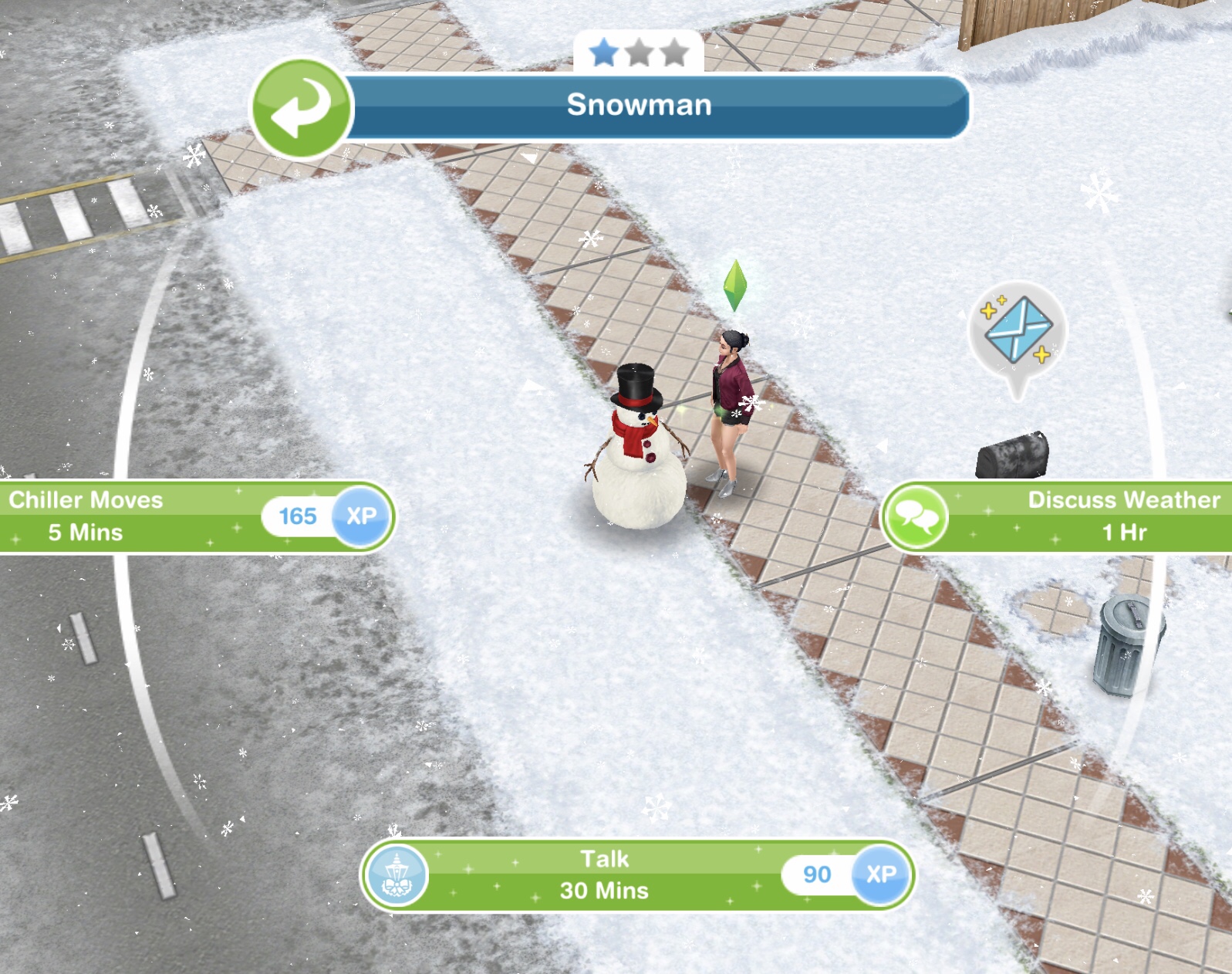Image resolution: width=1232 pixels, height=974 pixels.
Task: Open the sparkling envelope mail bubble
Action: click(x=1018, y=332)
